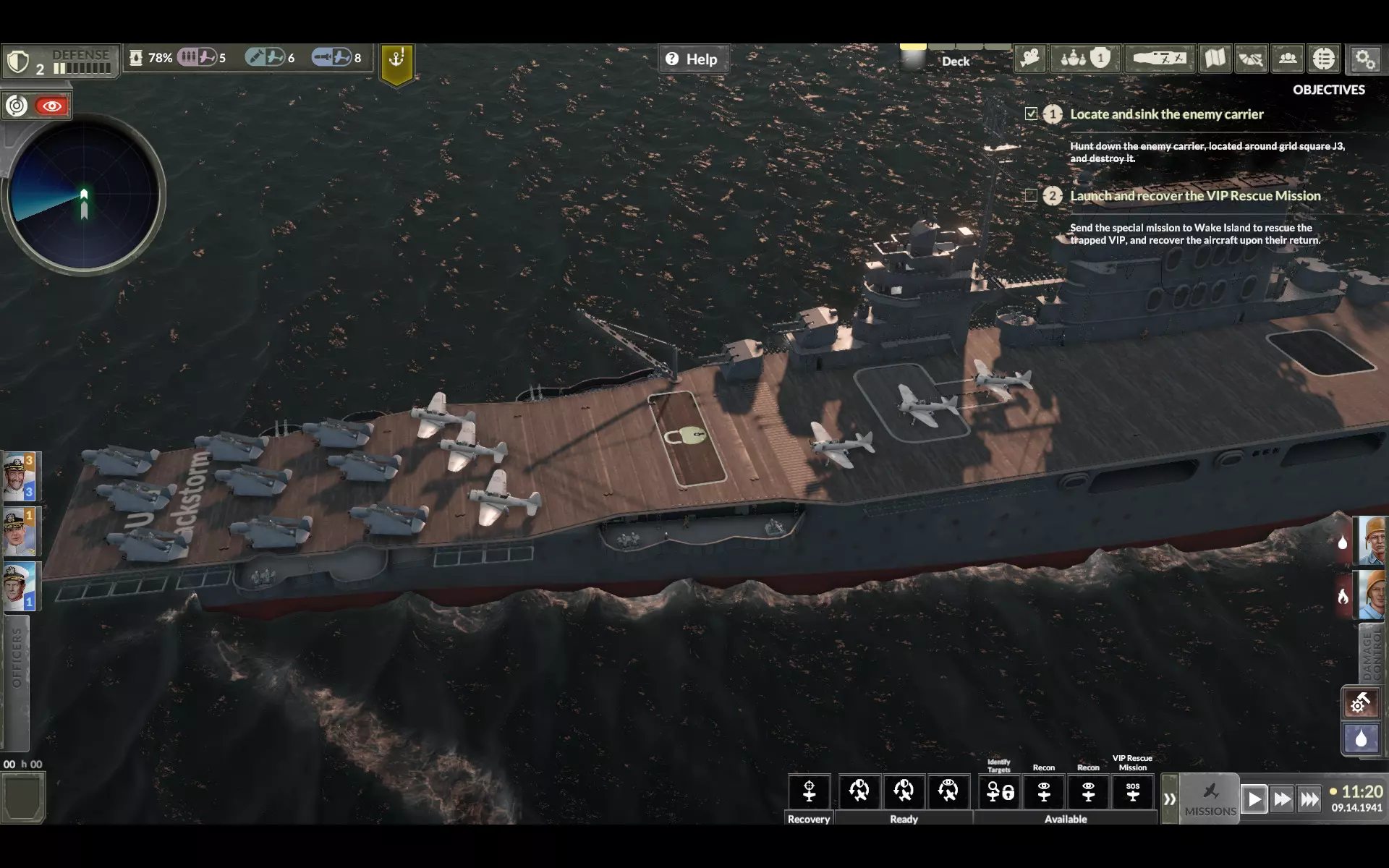This screenshot has height=868, width=1389.
Task: Open the folded map view
Action: tap(1215, 59)
